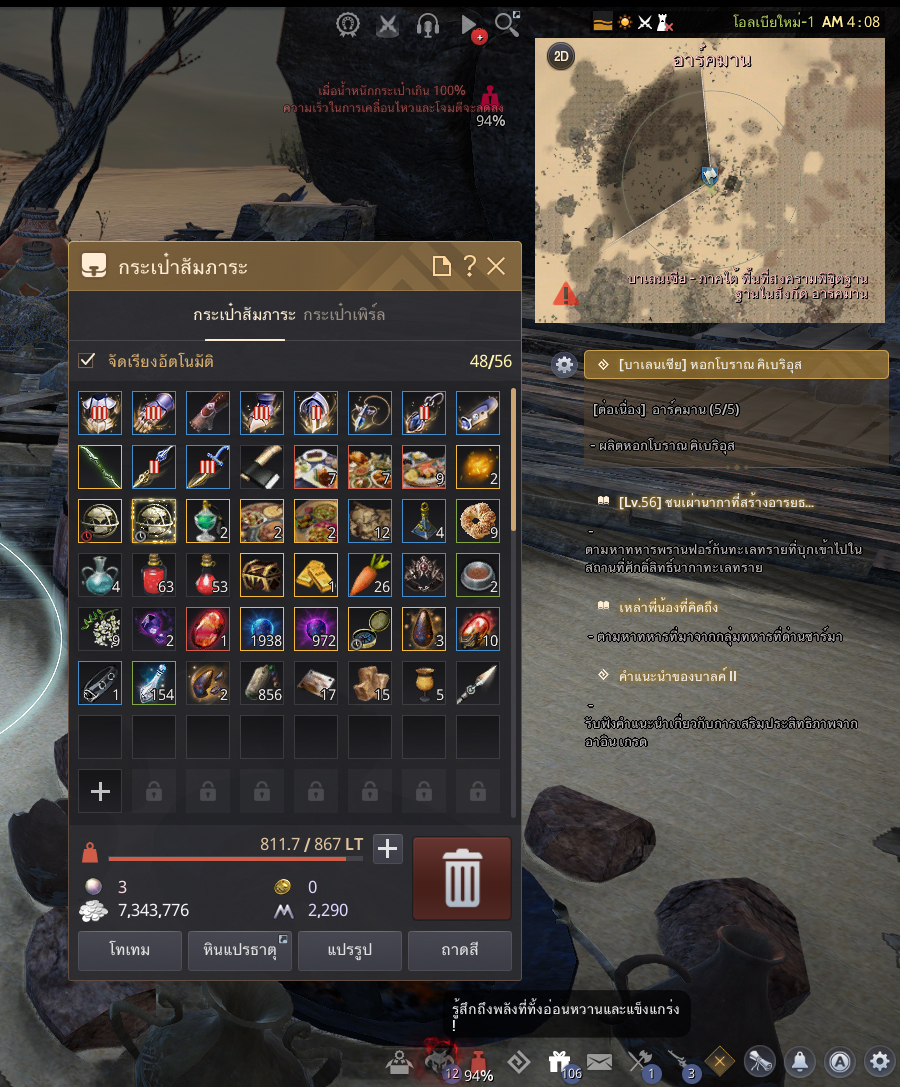This screenshot has height=1087, width=900.
Task: Open the trash can to discard items
Action: click(461, 878)
